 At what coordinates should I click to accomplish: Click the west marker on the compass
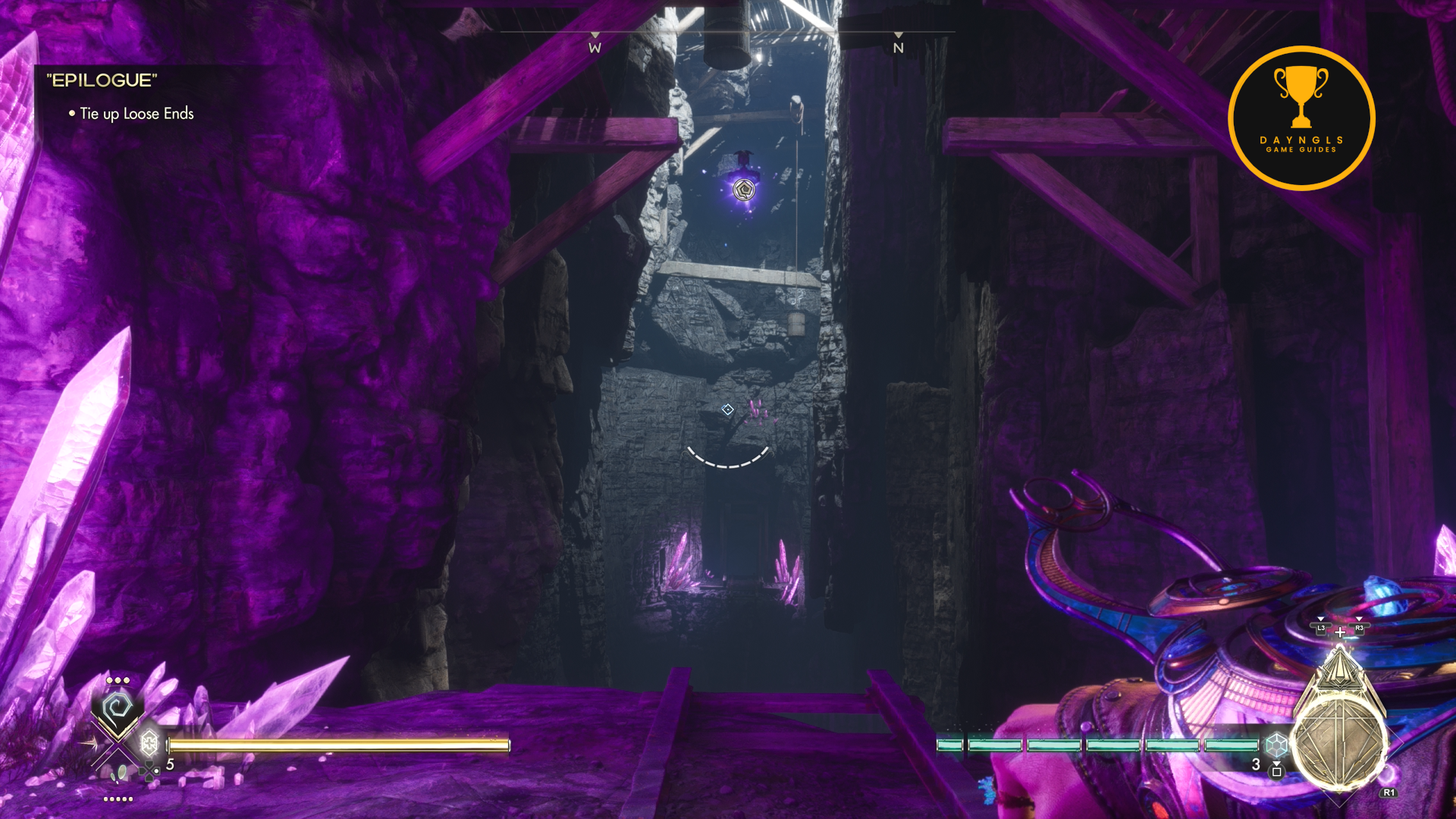595,47
